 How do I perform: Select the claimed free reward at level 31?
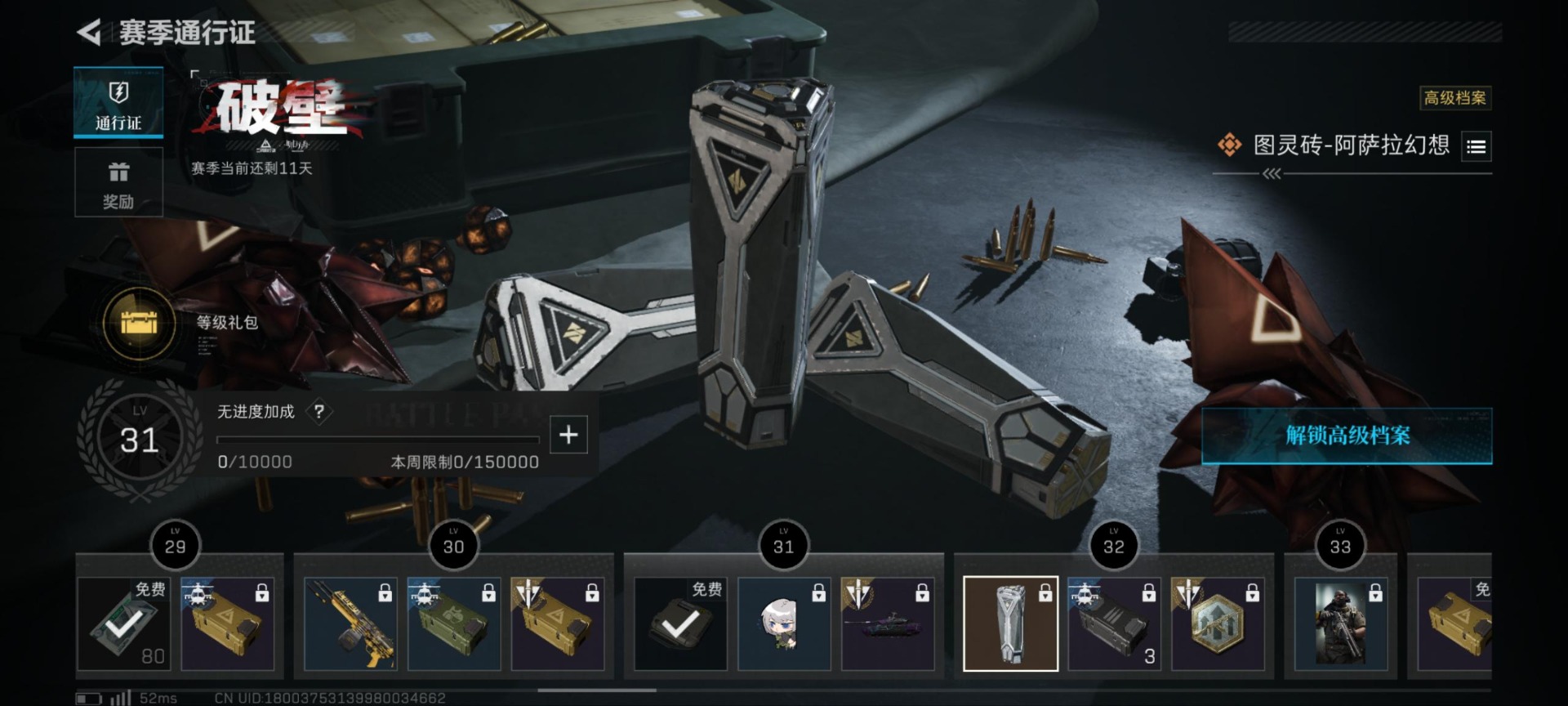tap(680, 624)
